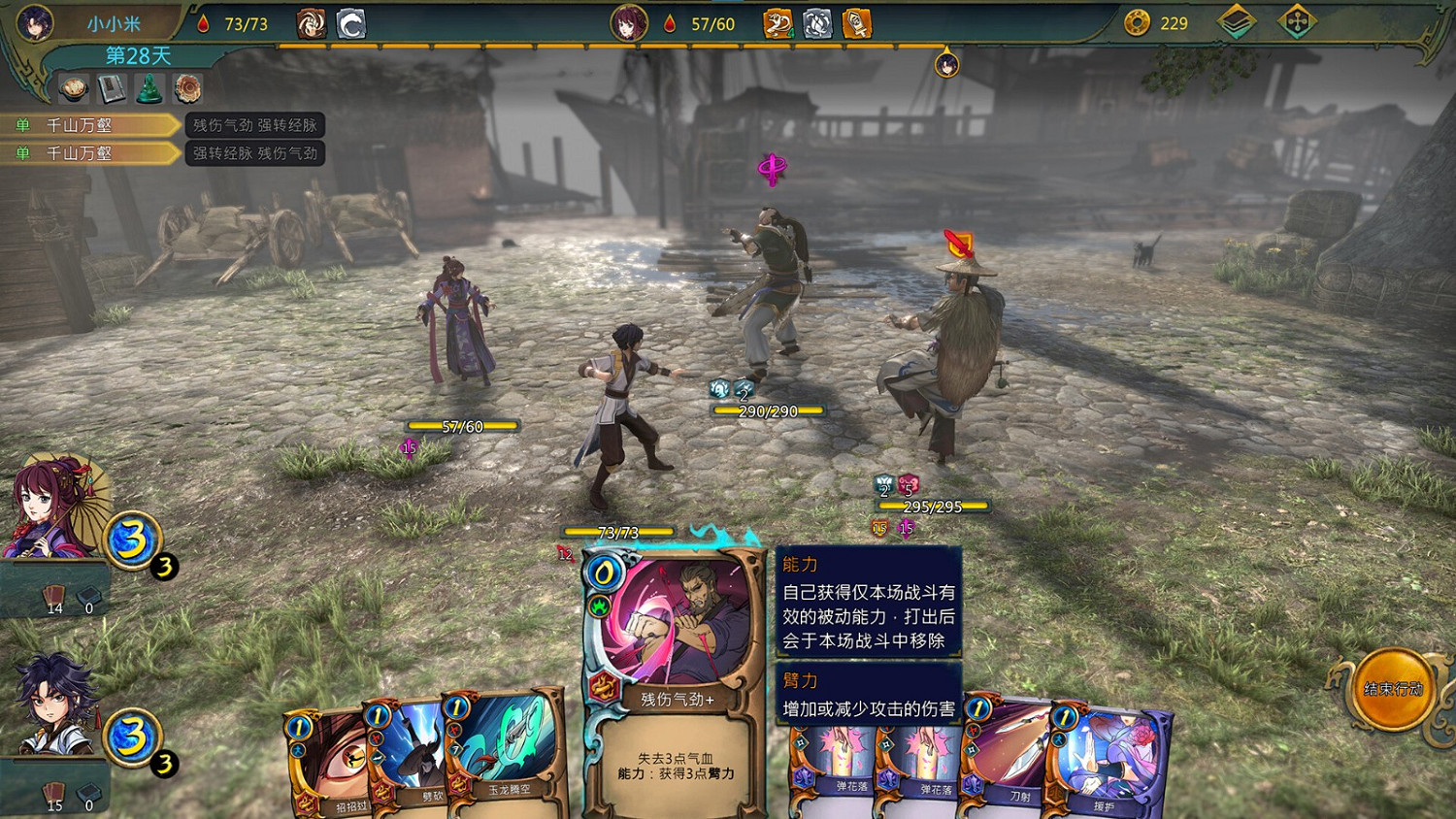Click the golden sword buff icon near 57/60

(x=856, y=25)
